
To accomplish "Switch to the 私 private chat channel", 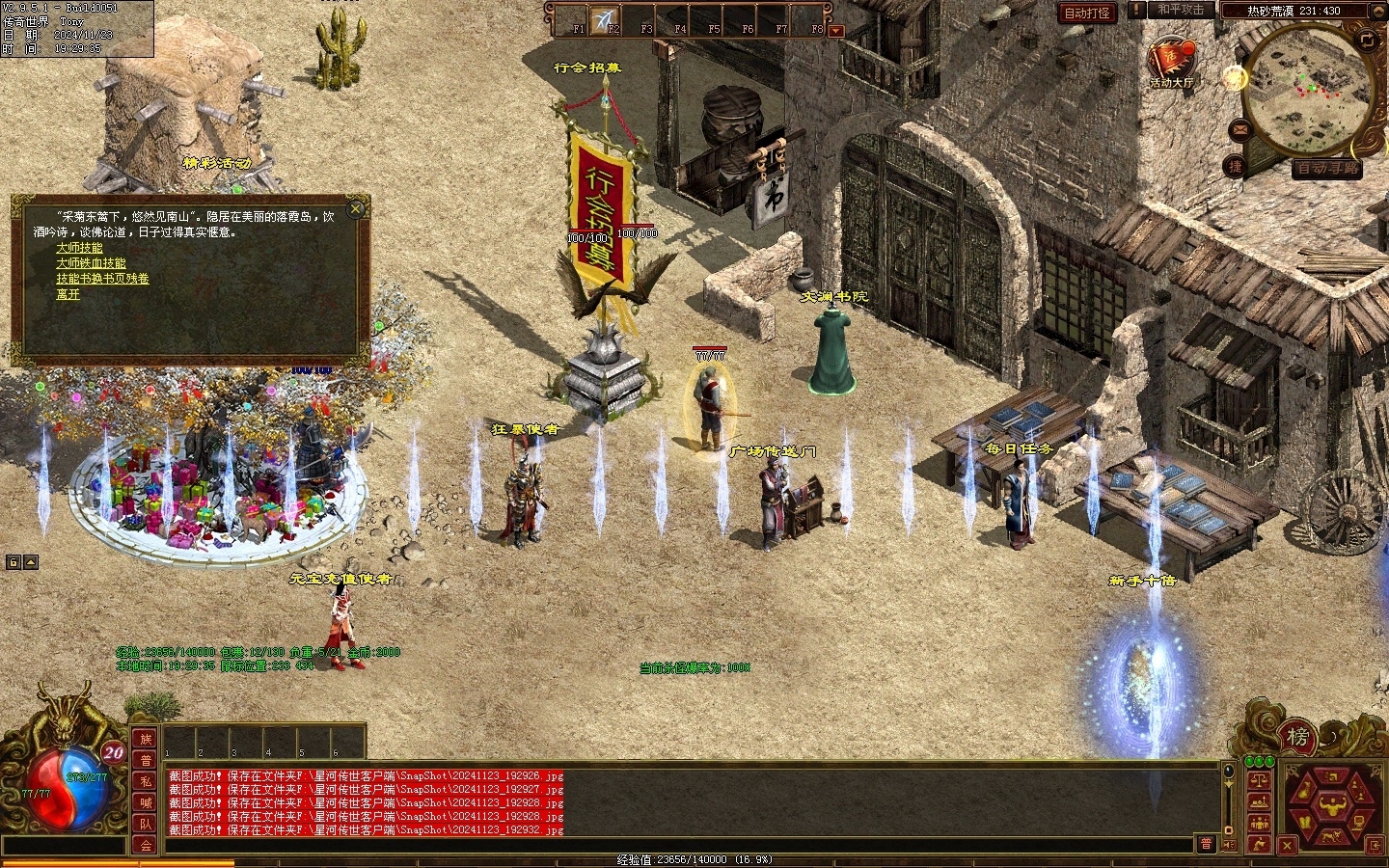I will [x=146, y=780].
